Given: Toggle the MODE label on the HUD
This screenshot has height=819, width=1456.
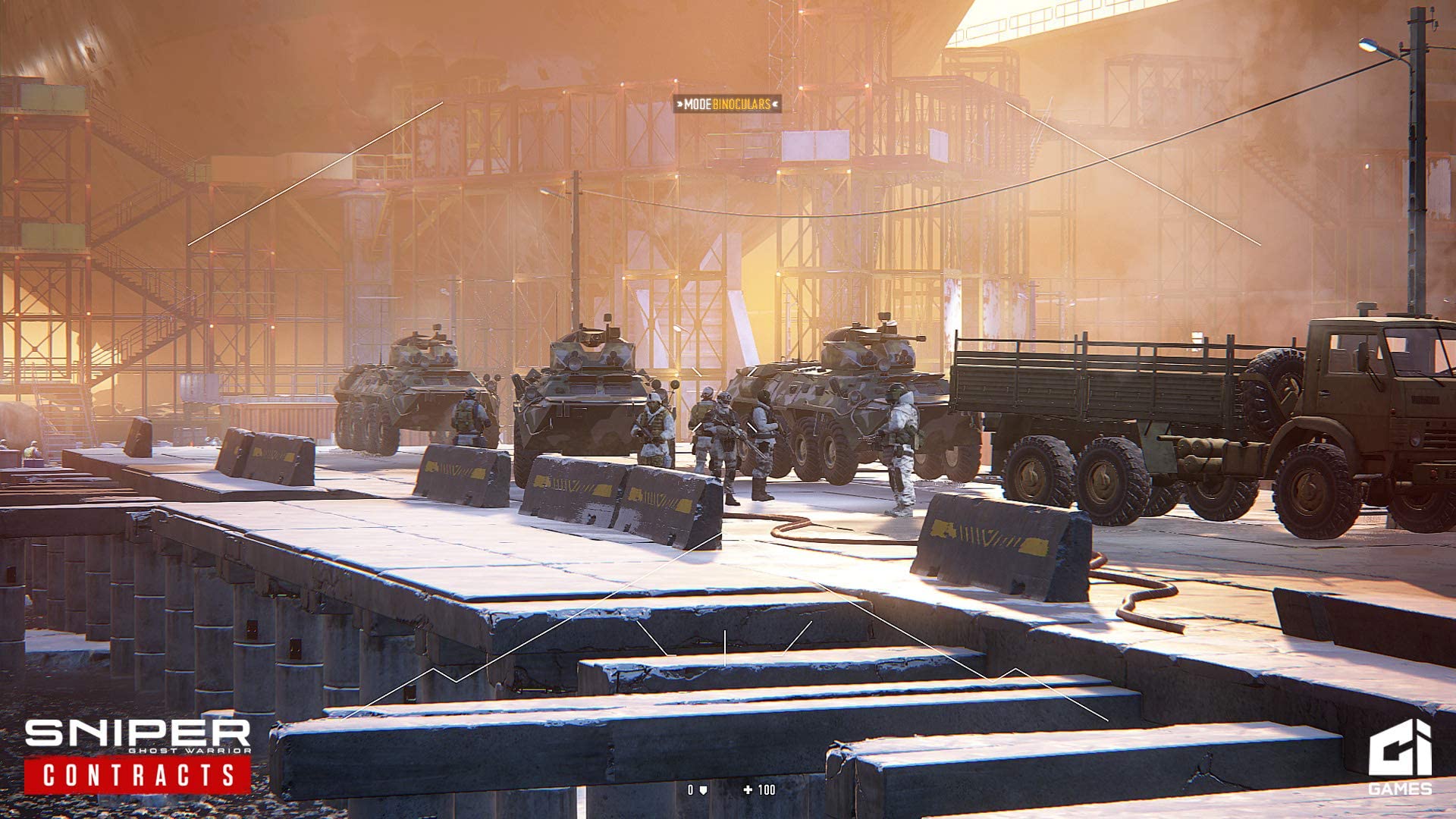Looking at the screenshot, I should 698,103.
